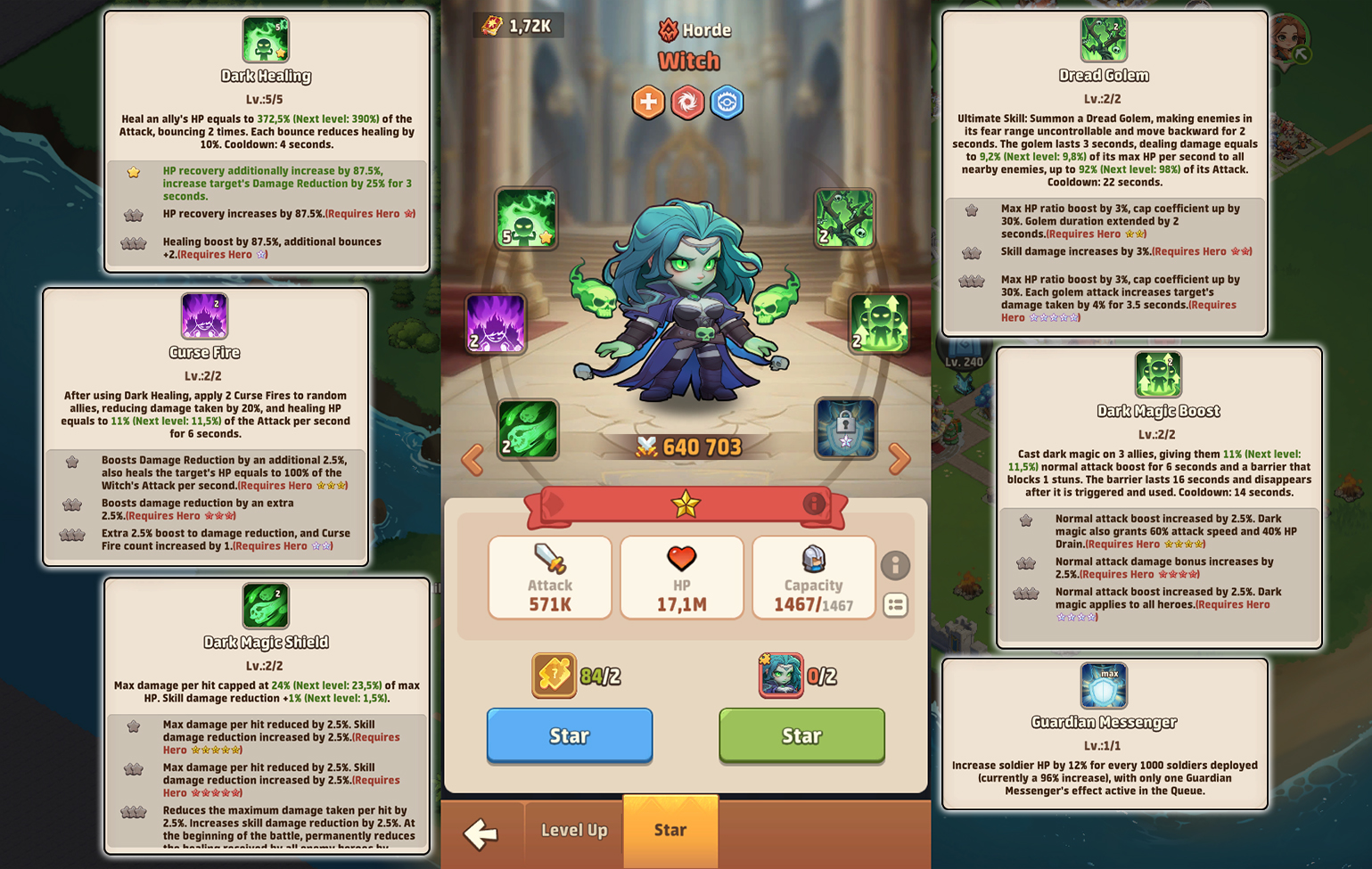The height and width of the screenshot is (869, 1372).
Task: Click the red Horde faction swirl icon
Action: pyautogui.click(x=687, y=102)
